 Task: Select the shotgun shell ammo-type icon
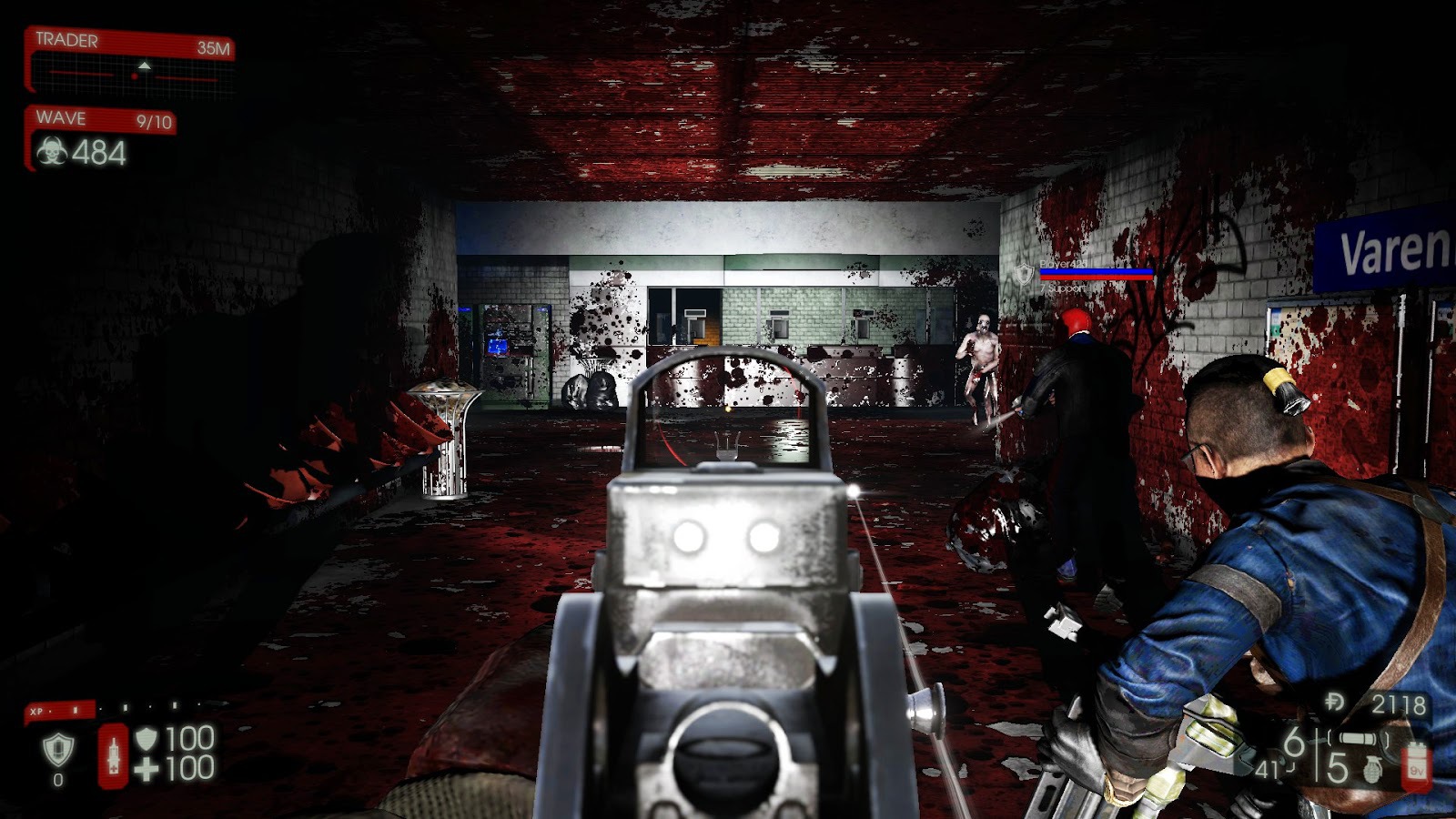1356,739
